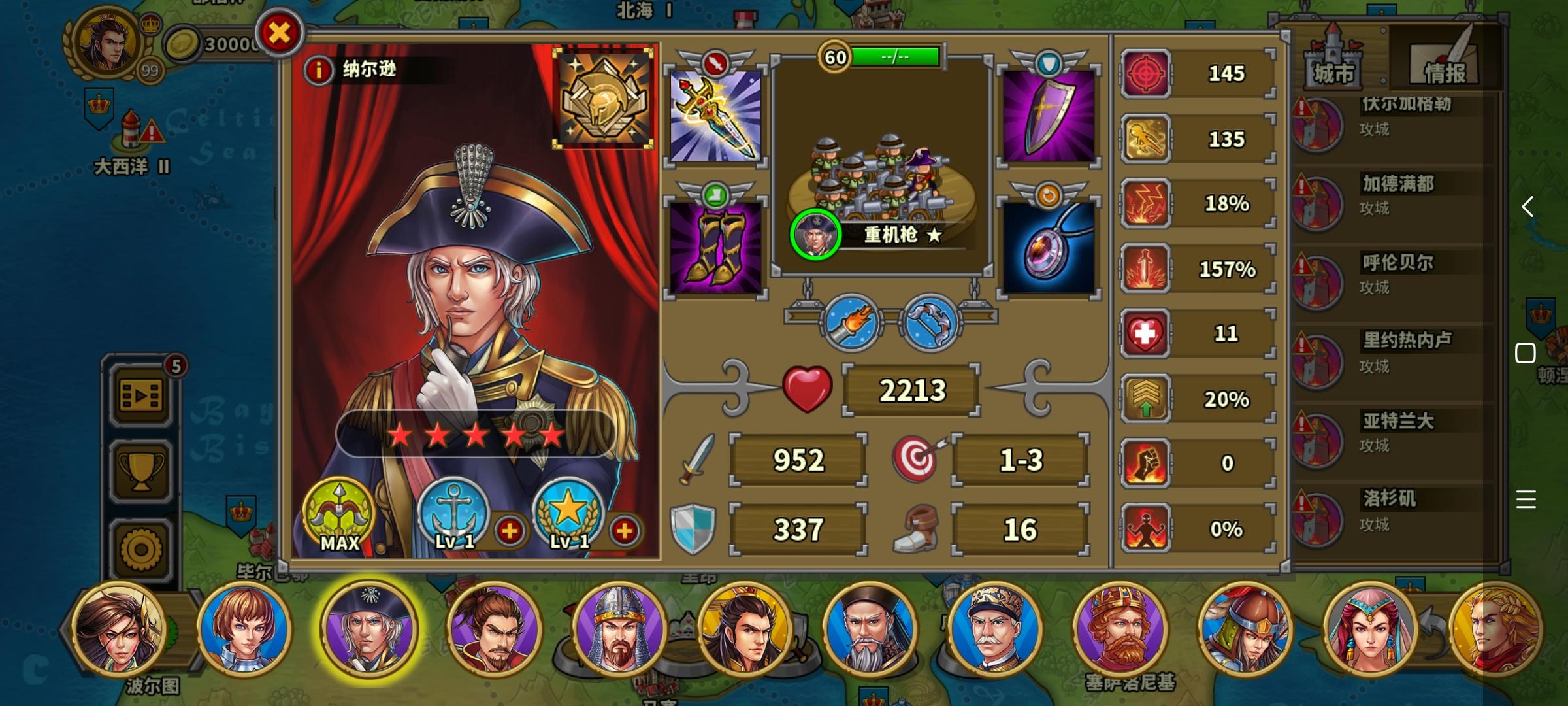This screenshot has height=706, width=1568.
Task: Click the MAX bow skill badge
Action: coord(338,520)
